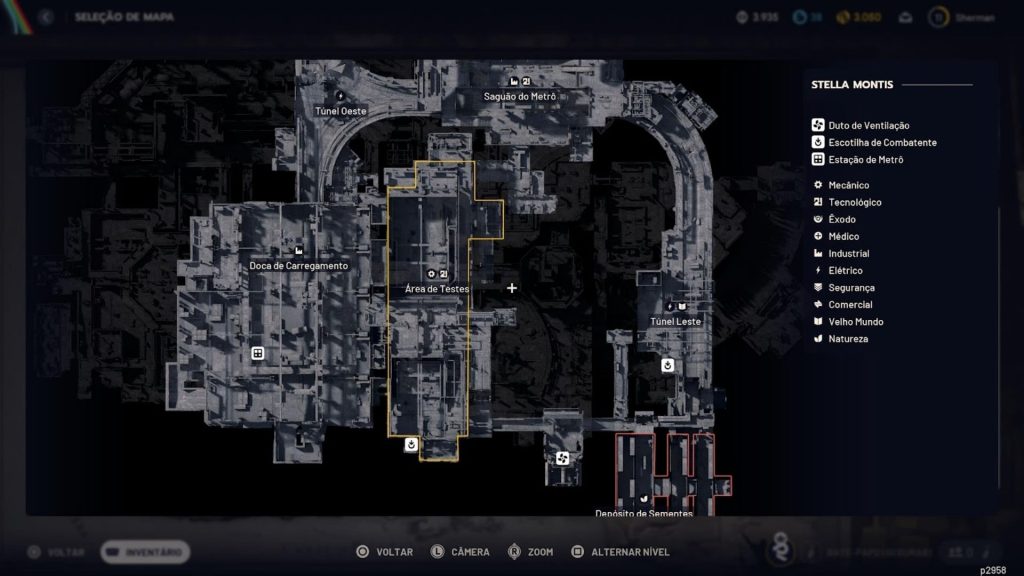Select Doca de Carregamento on the map
Screen dimensions: 1024x576
pos(298,266)
